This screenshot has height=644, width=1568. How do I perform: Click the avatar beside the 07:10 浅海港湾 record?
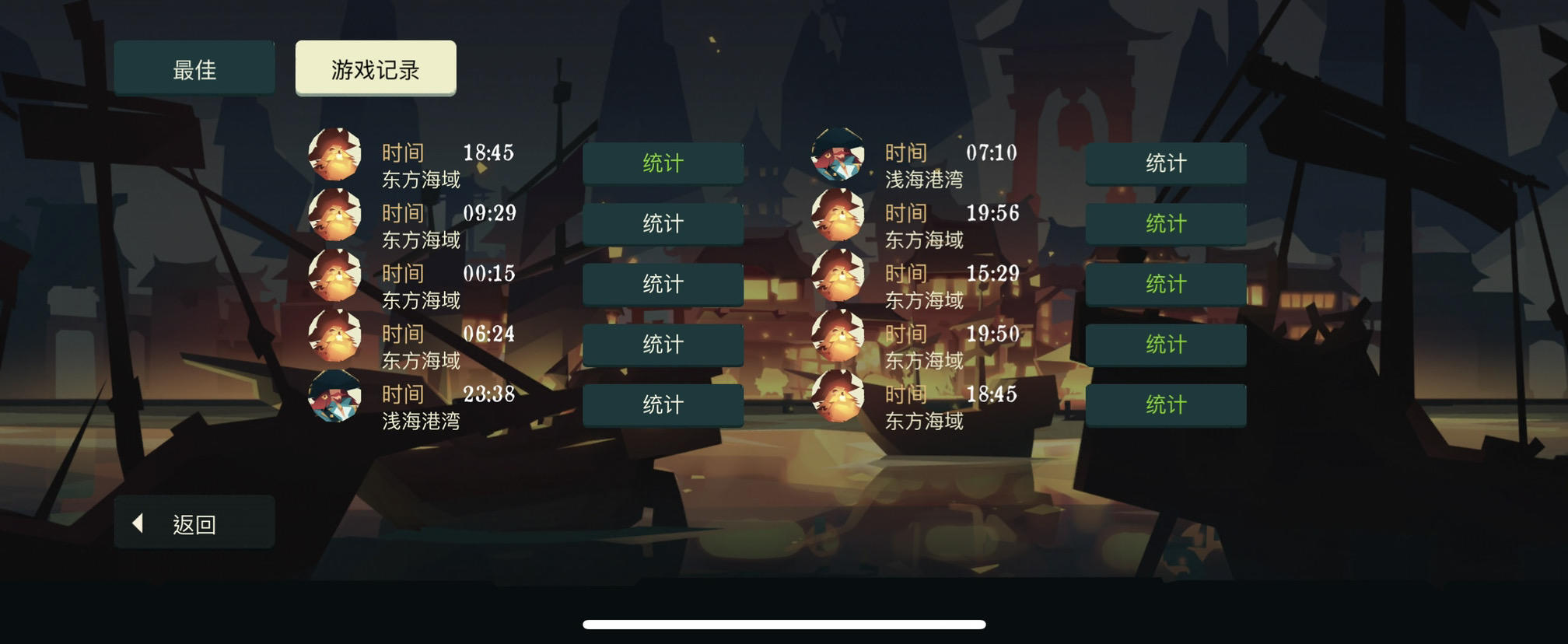pyautogui.click(x=838, y=154)
